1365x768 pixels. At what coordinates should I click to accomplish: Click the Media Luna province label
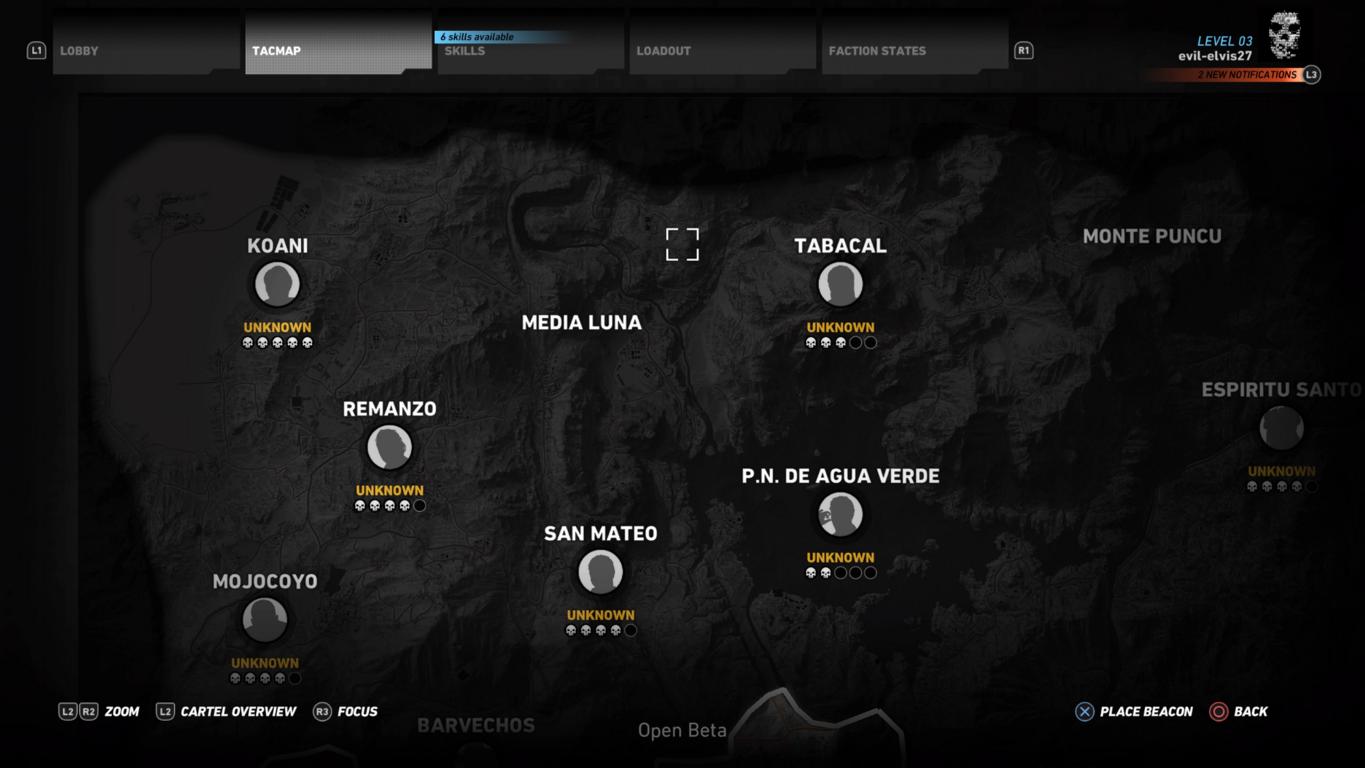[581, 323]
